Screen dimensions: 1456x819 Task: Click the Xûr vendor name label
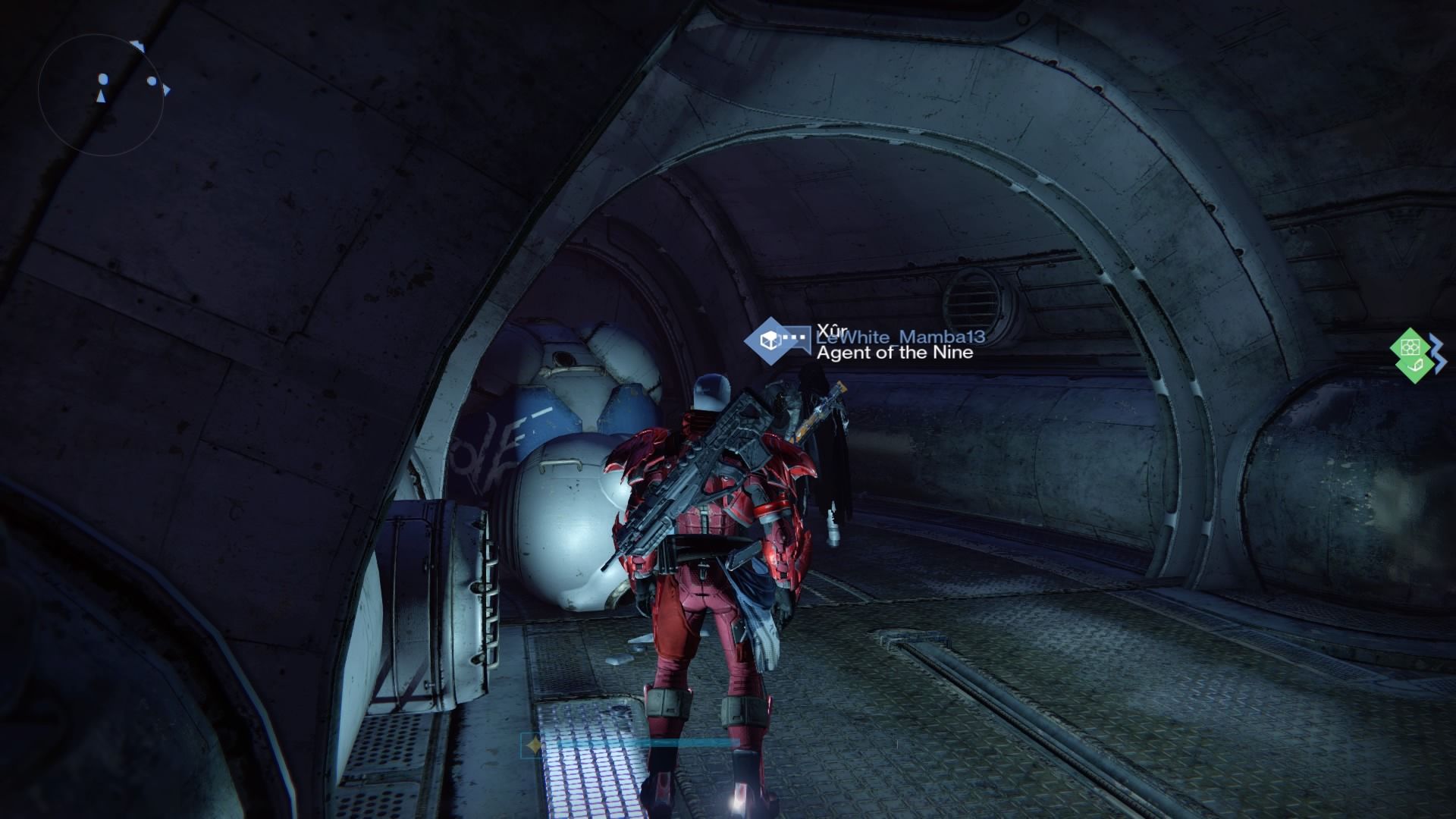pos(831,331)
